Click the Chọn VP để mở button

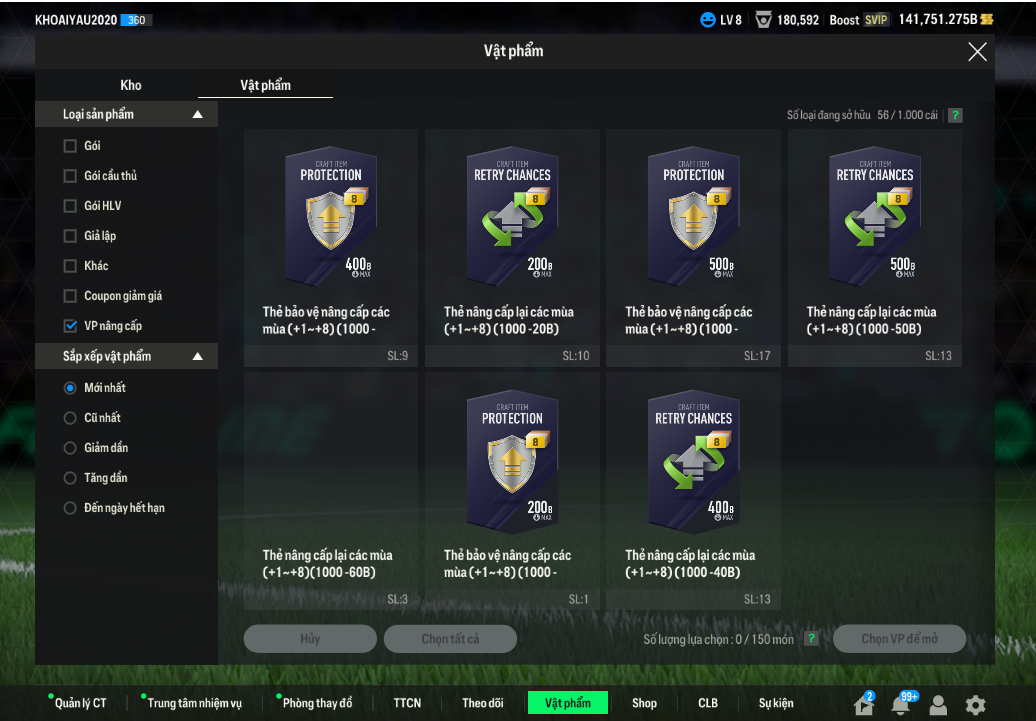(x=900, y=639)
